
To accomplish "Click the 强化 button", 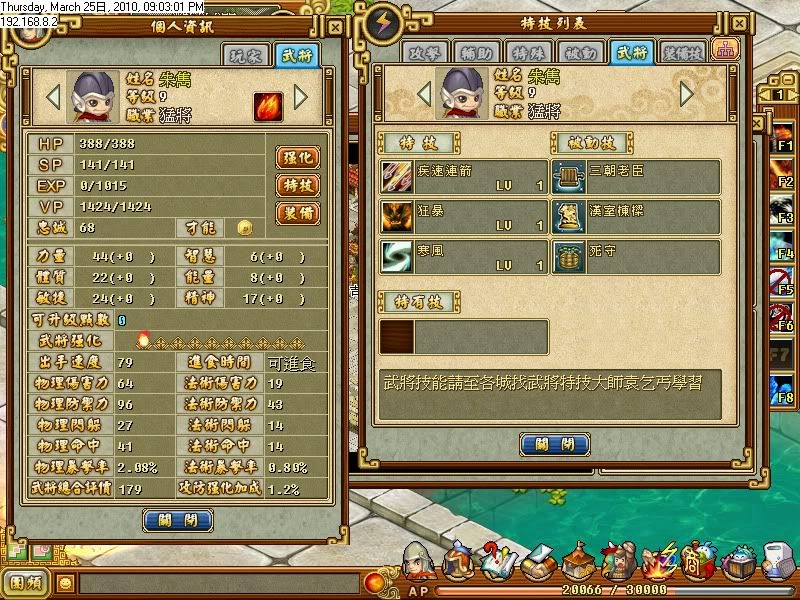I will tap(297, 157).
